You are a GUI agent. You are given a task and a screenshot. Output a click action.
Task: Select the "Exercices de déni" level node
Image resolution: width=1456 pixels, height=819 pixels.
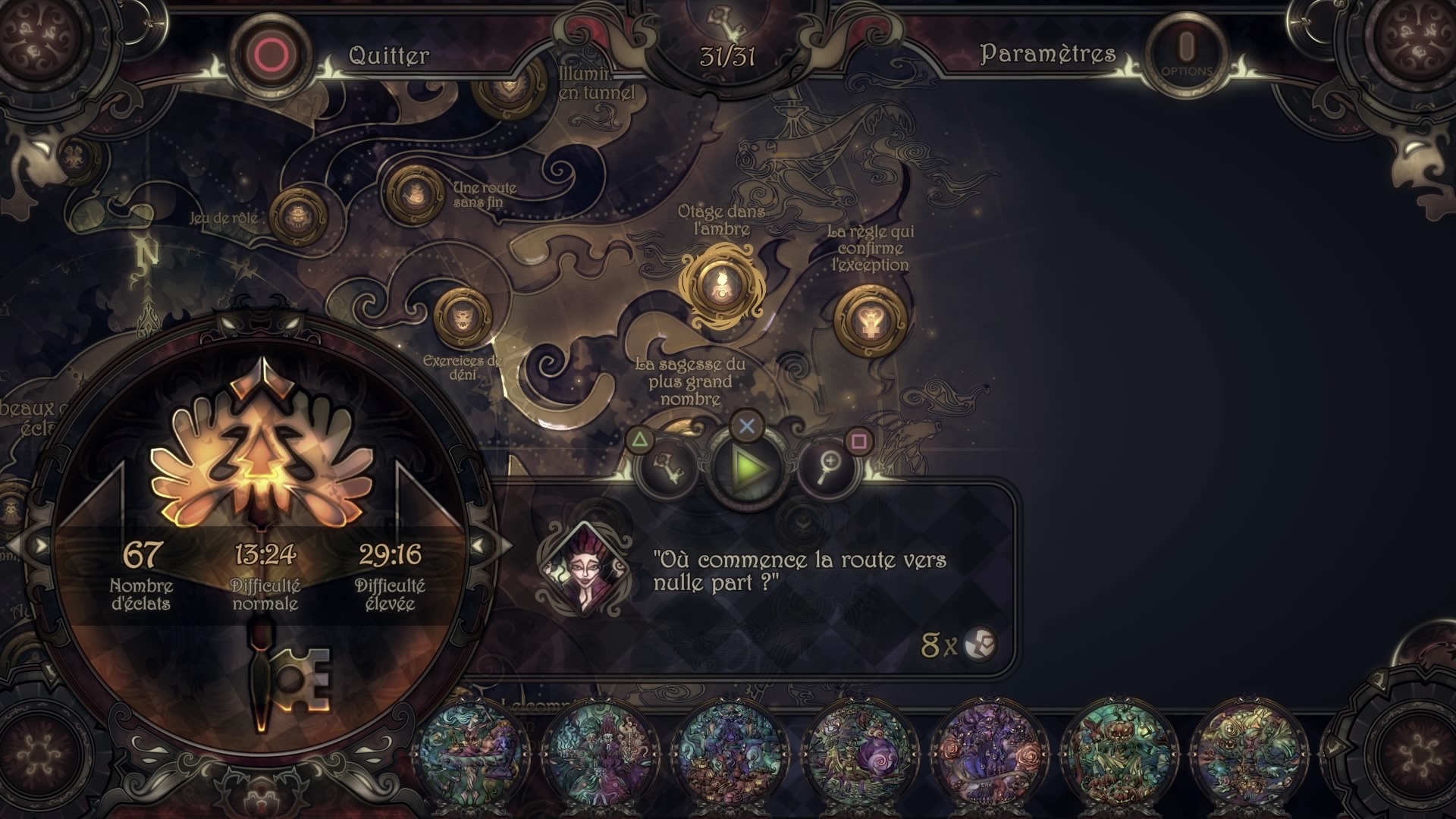(462, 316)
